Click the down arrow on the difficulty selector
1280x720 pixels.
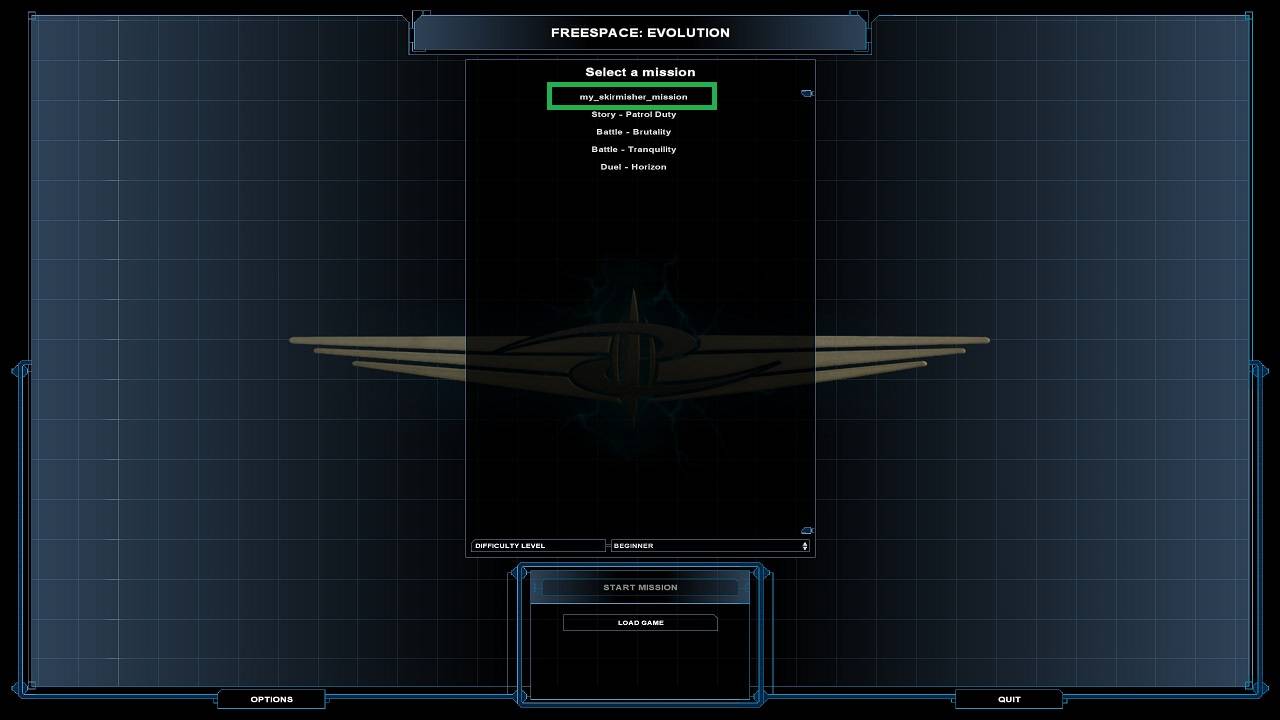click(x=803, y=548)
